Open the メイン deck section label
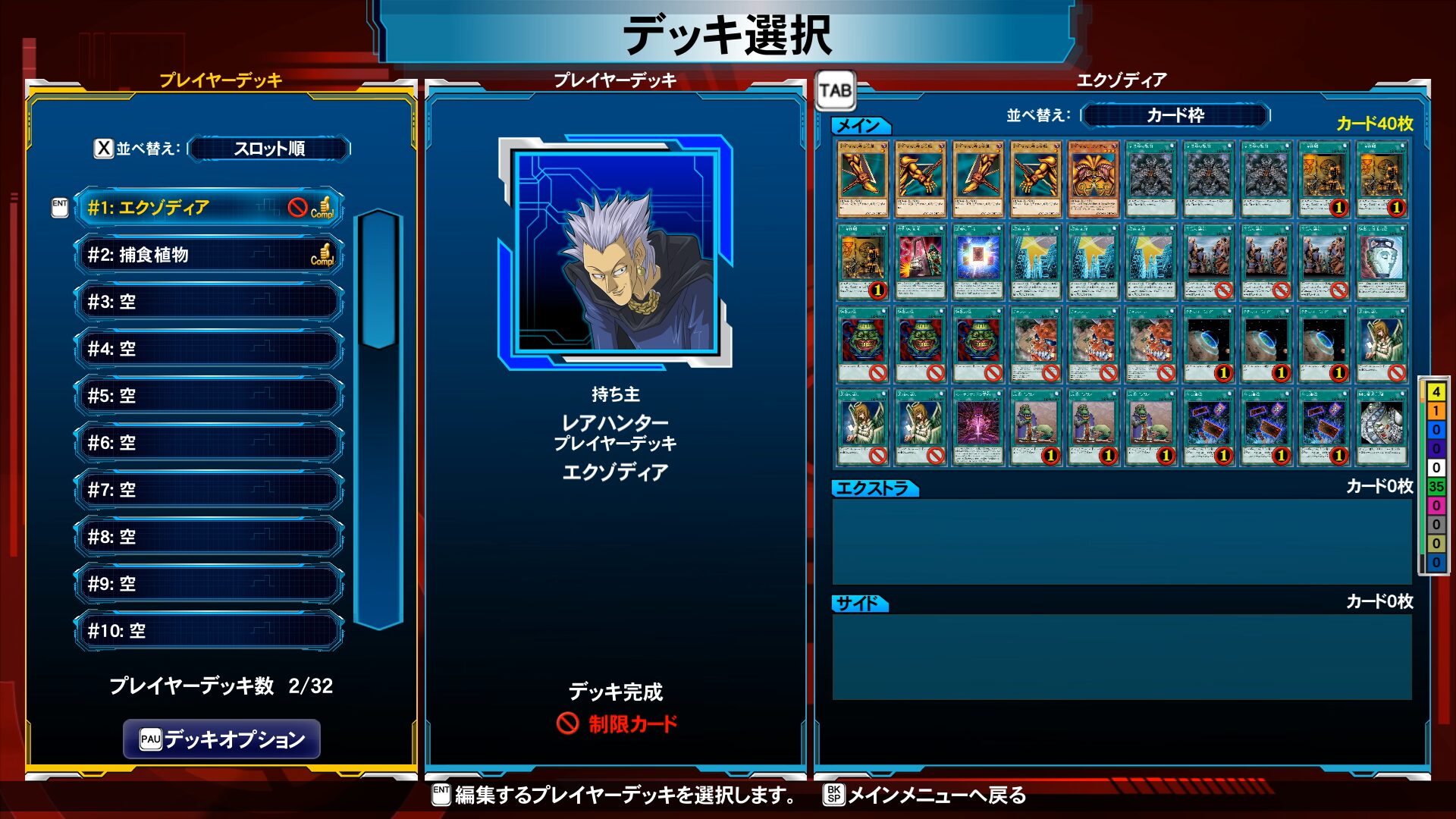The height and width of the screenshot is (819, 1456). [x=860, y=125]
